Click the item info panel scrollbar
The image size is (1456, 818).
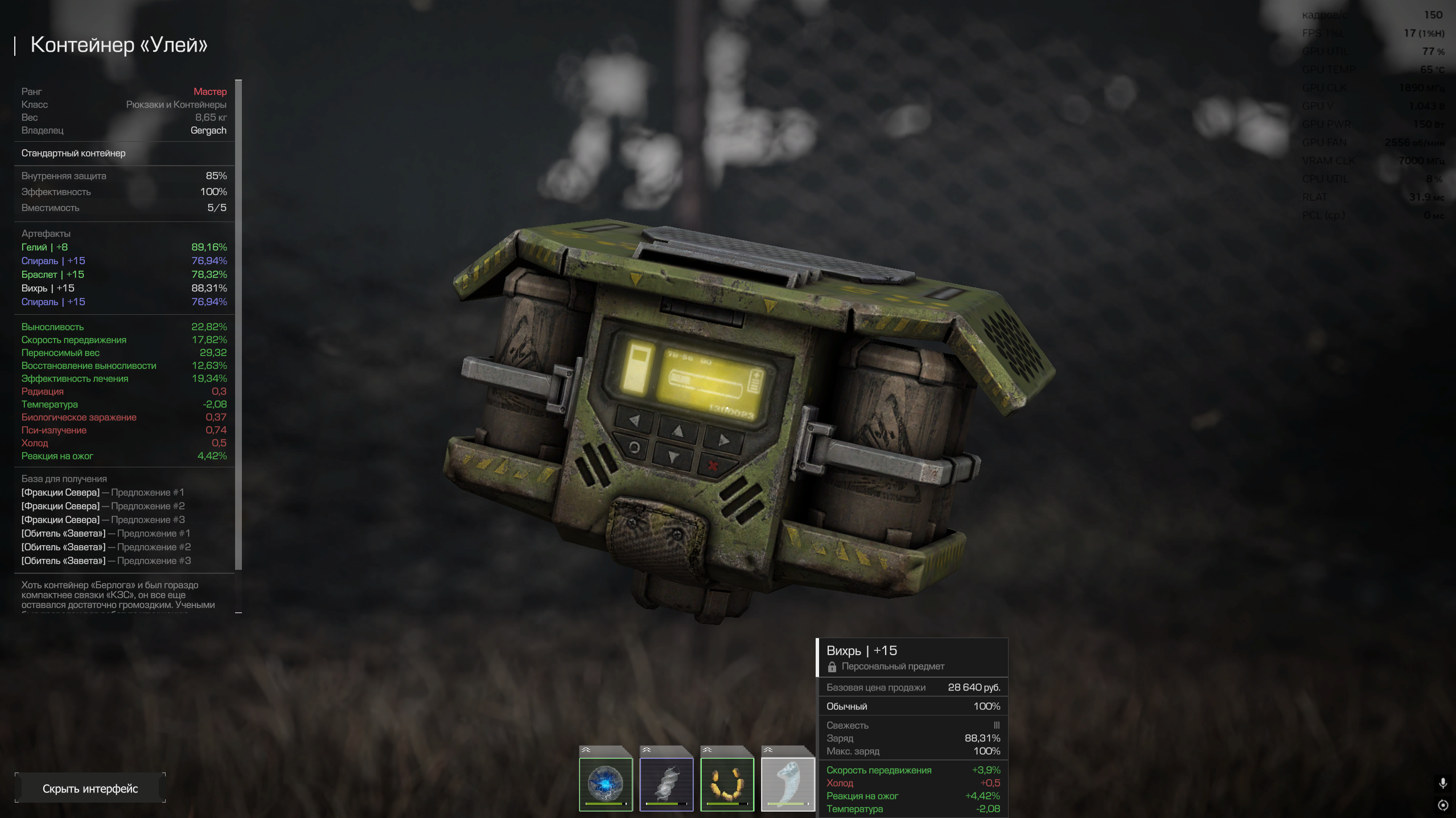pos(238,324)
